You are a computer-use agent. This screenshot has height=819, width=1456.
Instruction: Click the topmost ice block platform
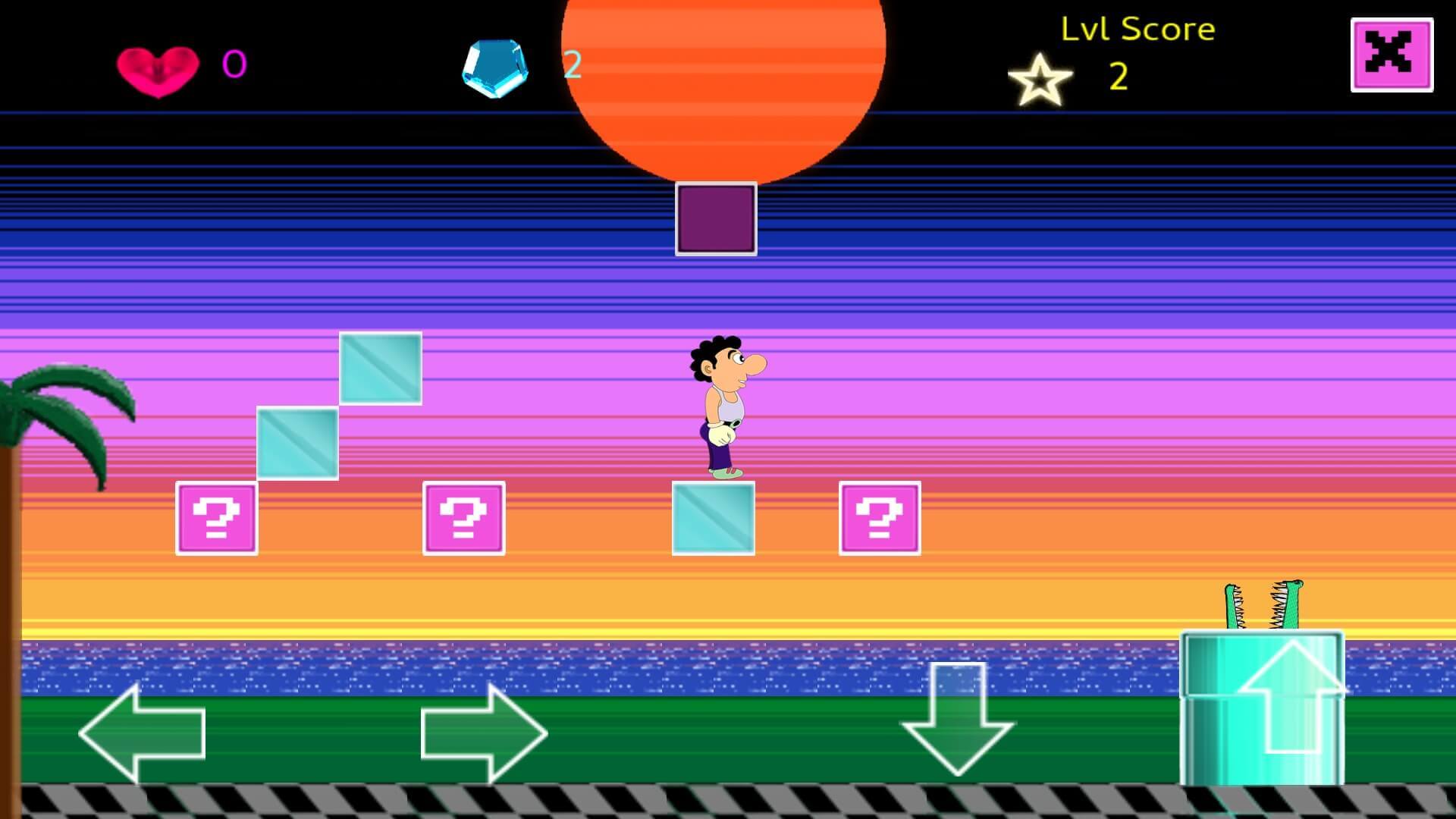coord(380,368)
